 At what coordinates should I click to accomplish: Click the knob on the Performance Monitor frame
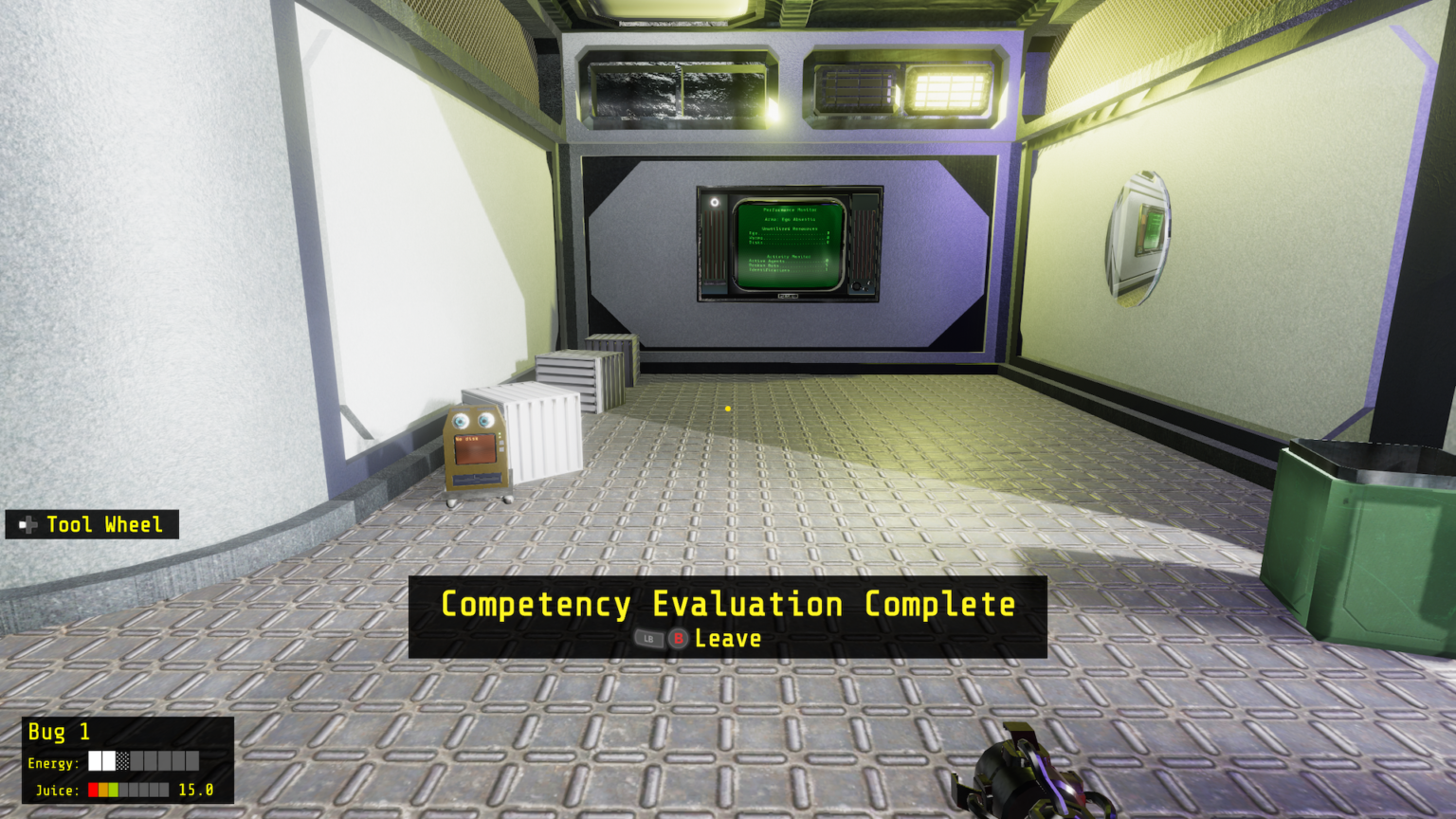pyautogui.click(x=856, y=286)
